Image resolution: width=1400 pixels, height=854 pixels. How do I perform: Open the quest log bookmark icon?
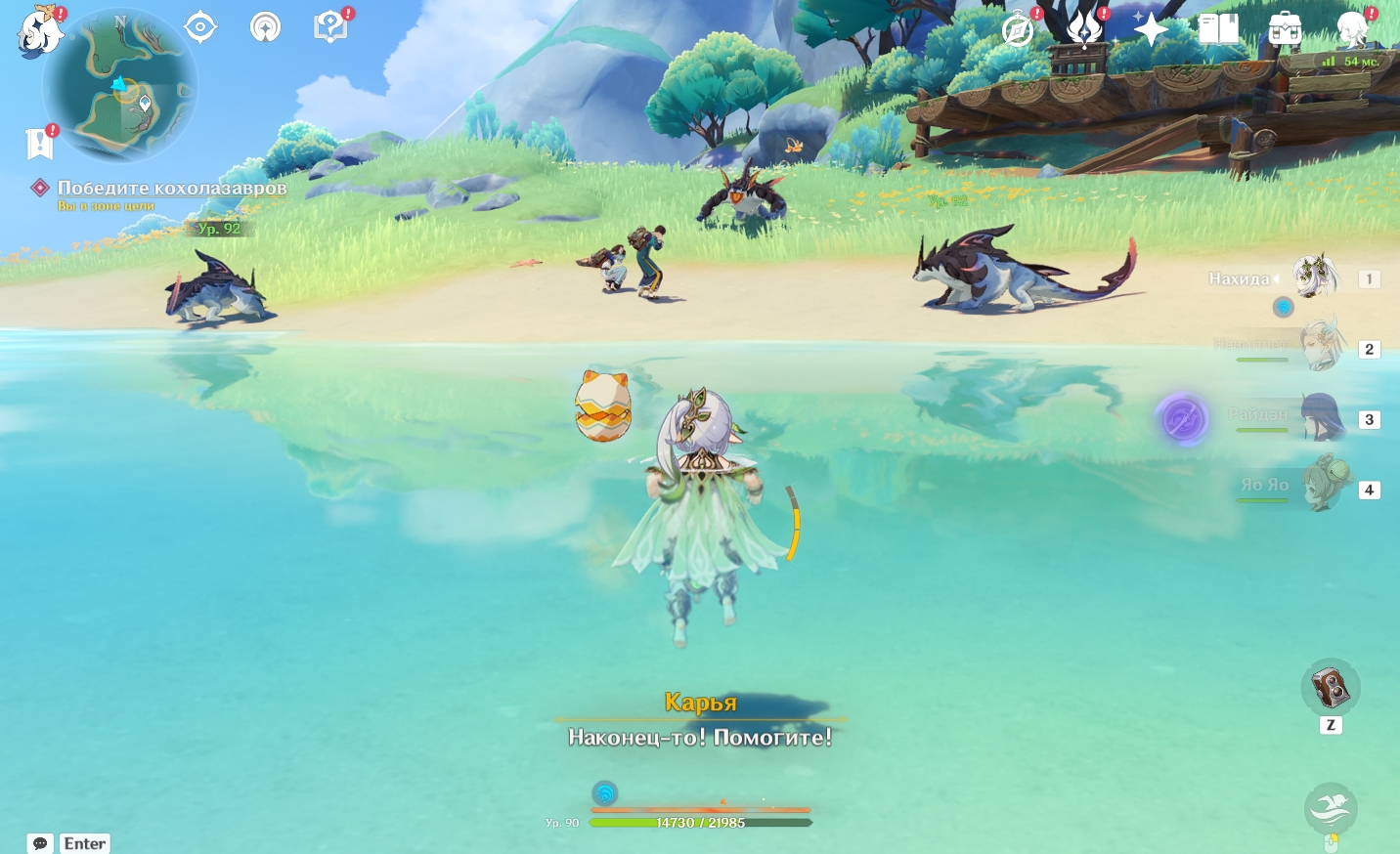(x=39, y=143)
